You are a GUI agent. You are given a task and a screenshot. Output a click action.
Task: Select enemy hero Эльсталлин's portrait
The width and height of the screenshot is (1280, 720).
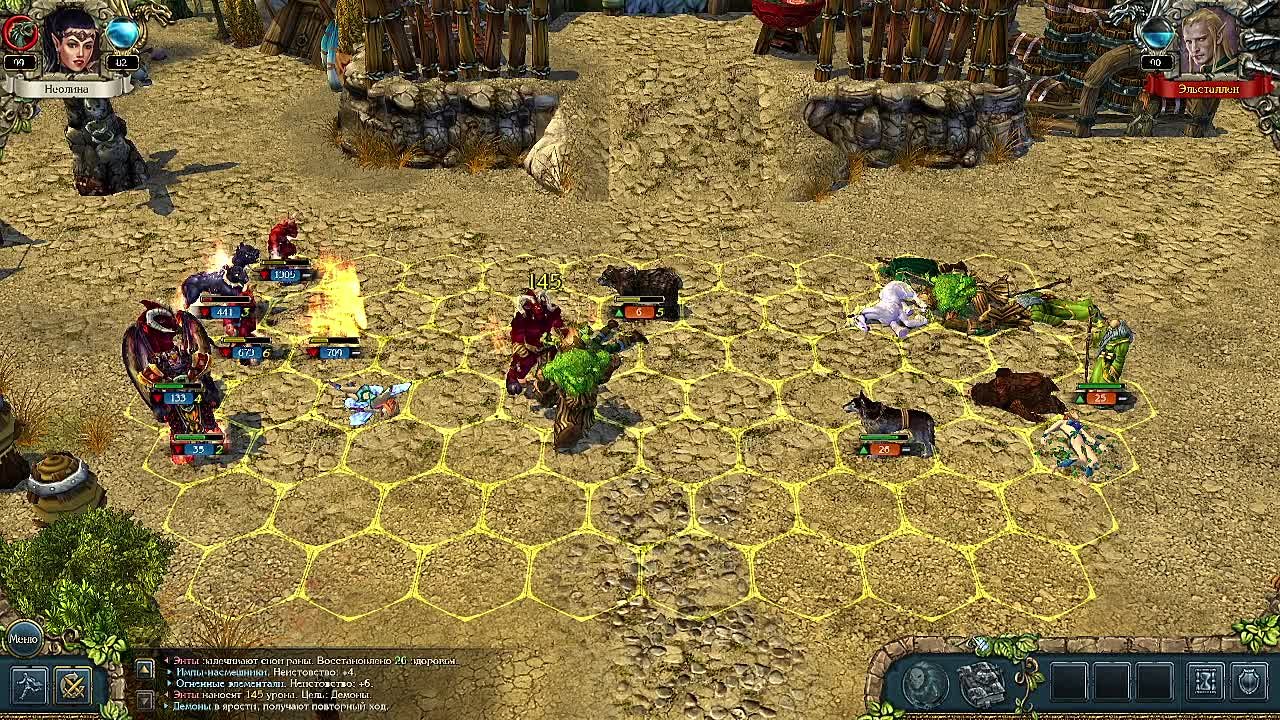point(1208,40)
